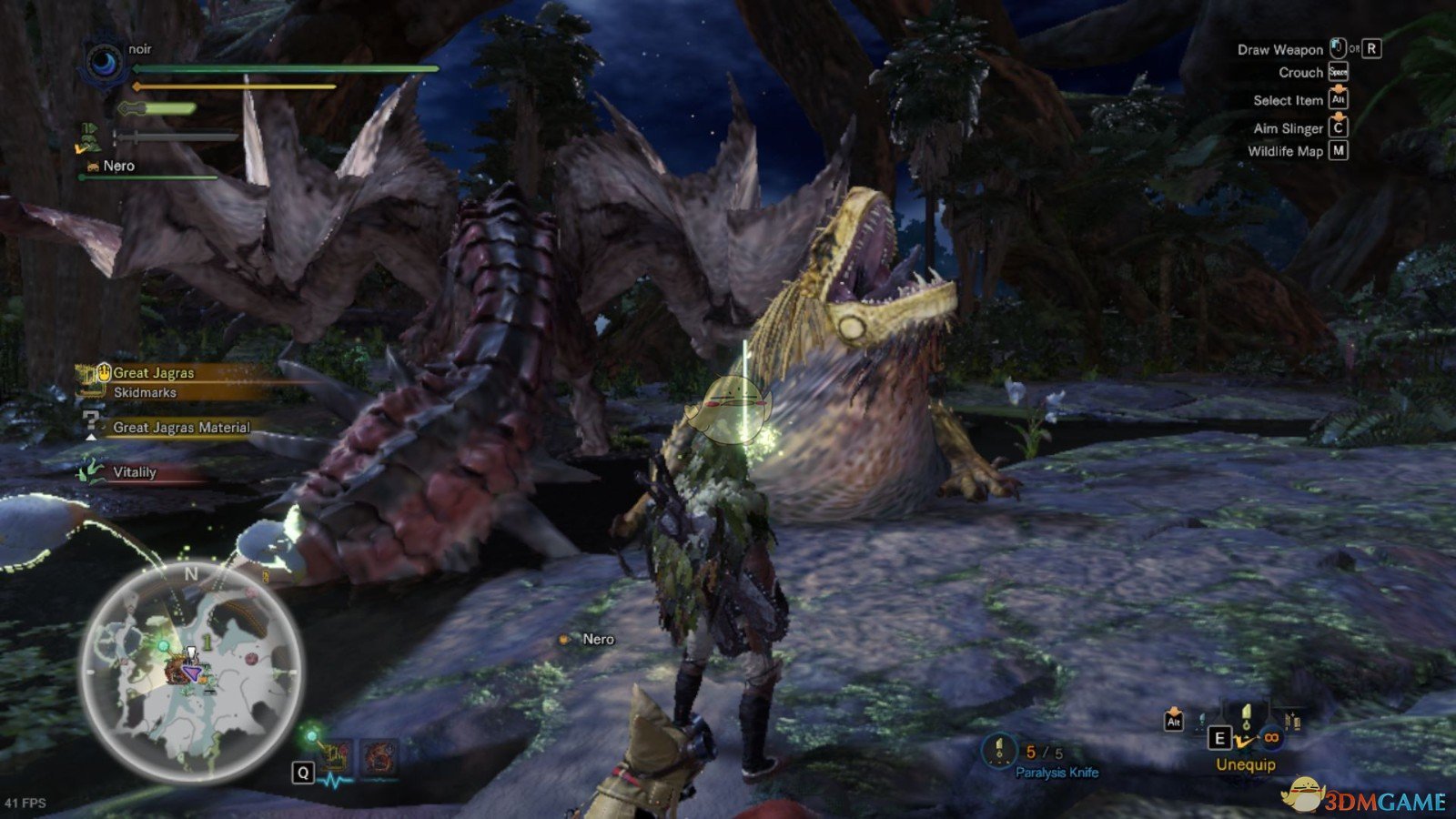Click the Great Jagras Material notification

[x=180, y=427]
